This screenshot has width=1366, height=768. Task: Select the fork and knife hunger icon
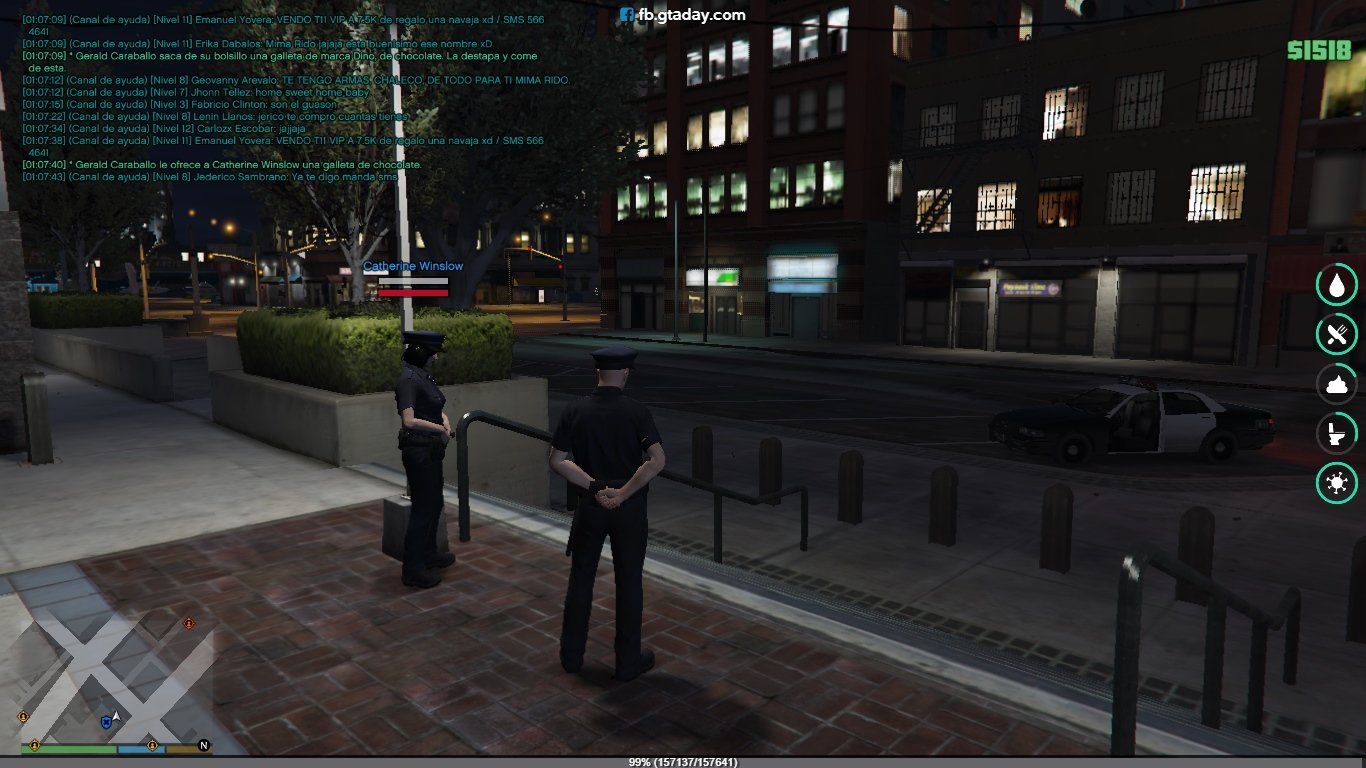(1336, 334)
